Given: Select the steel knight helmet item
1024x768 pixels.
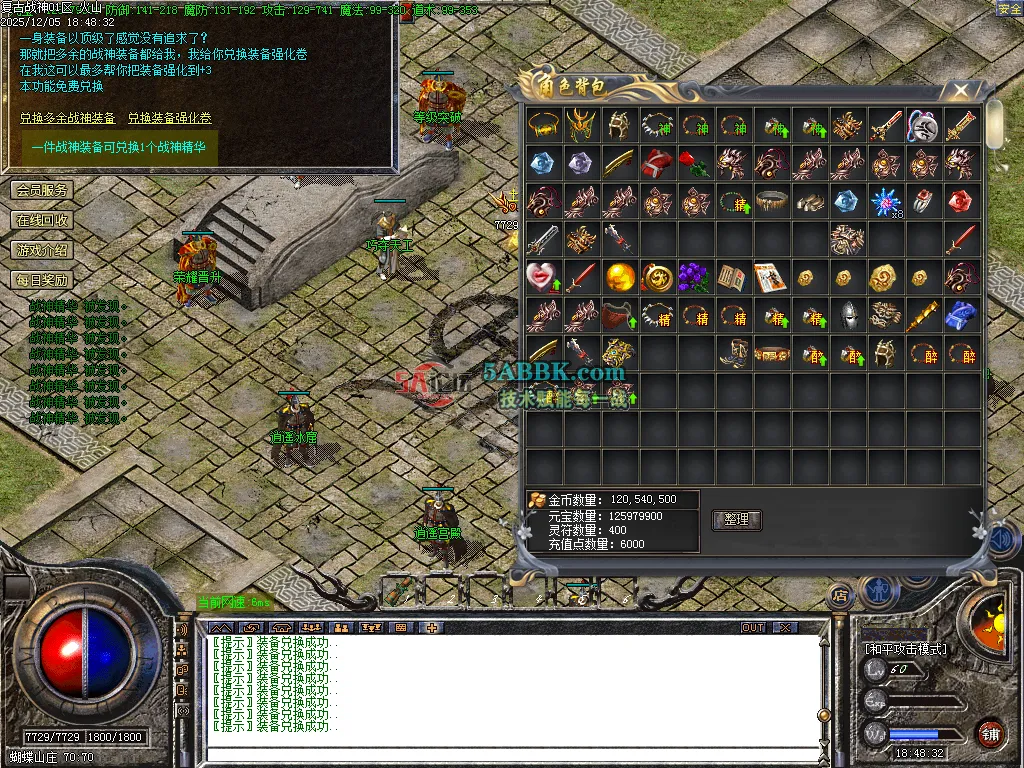Looking at the screenshot, I should 848,315.
